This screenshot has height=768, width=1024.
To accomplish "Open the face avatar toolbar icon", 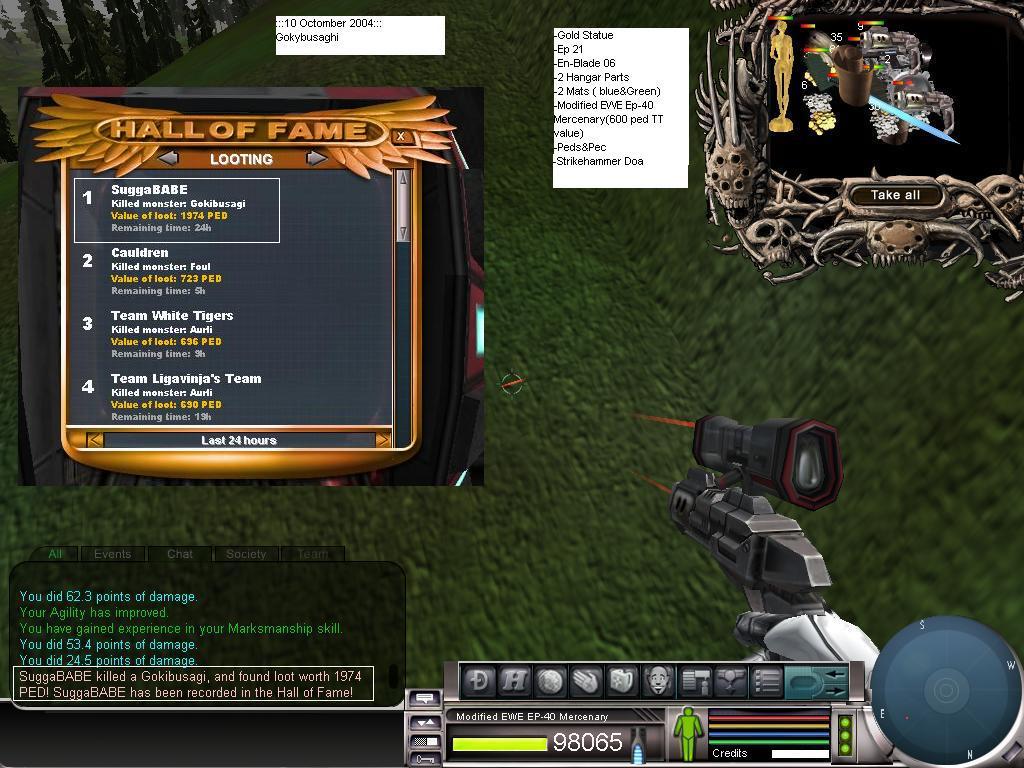I will 657,681.
